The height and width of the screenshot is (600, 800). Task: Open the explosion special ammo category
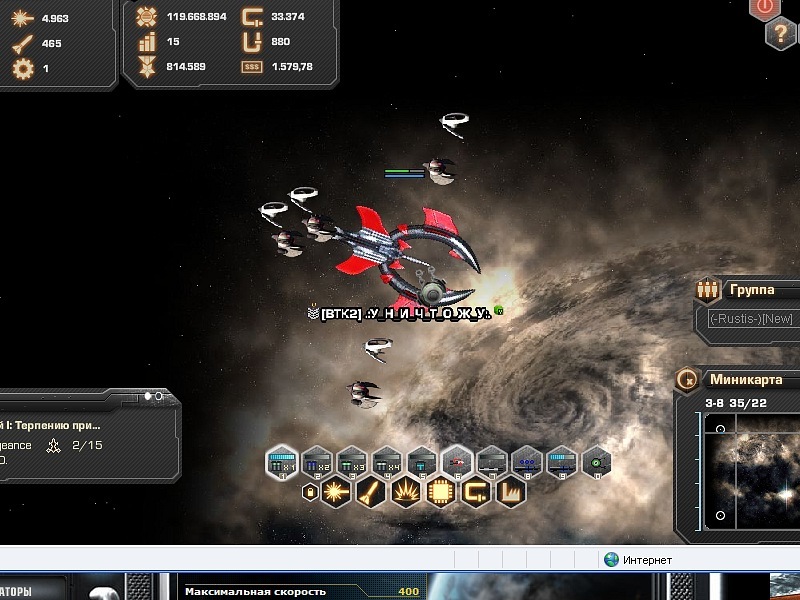tap(405, 492)
